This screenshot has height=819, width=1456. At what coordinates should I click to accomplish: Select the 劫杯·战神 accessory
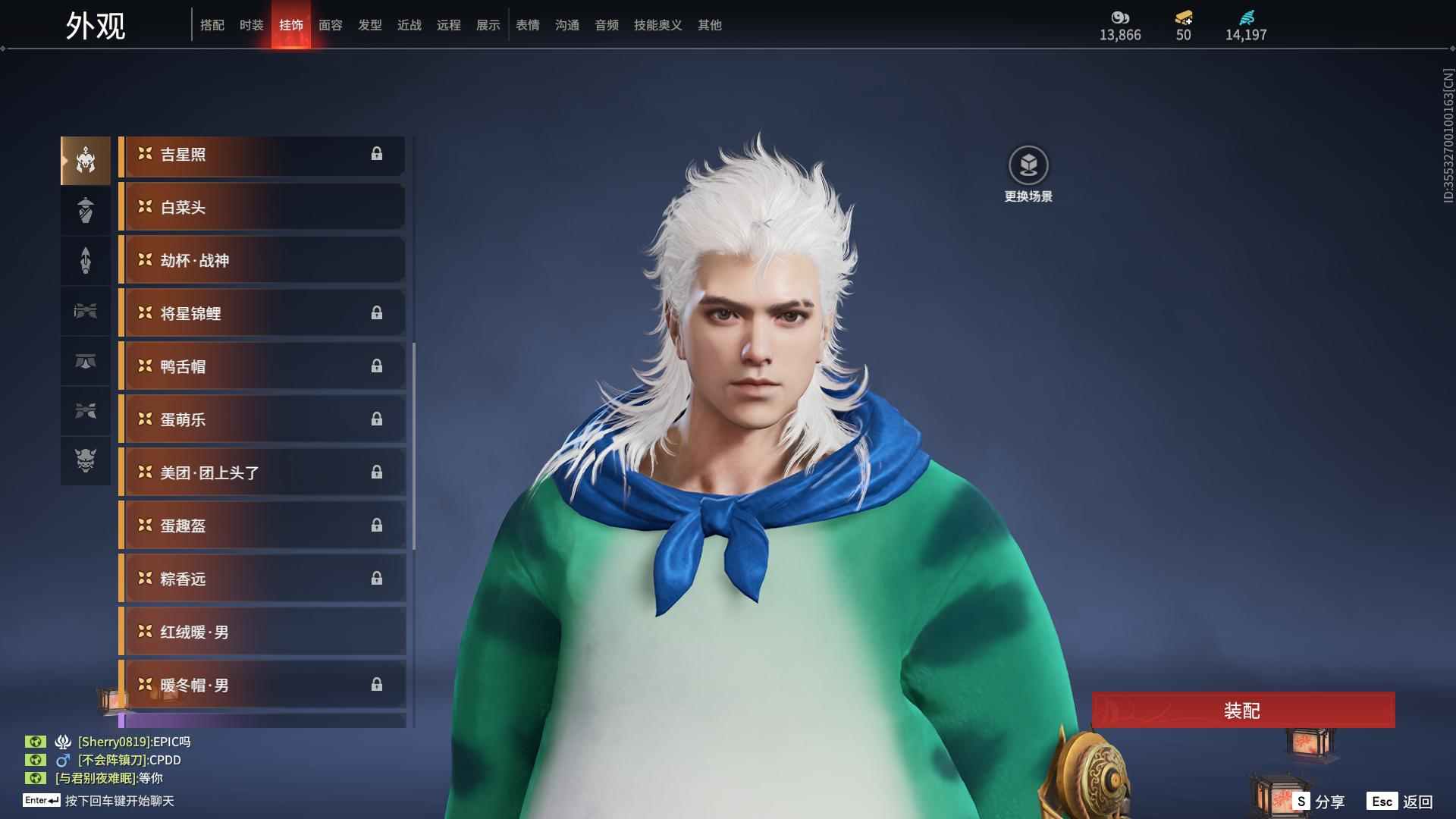262,260
